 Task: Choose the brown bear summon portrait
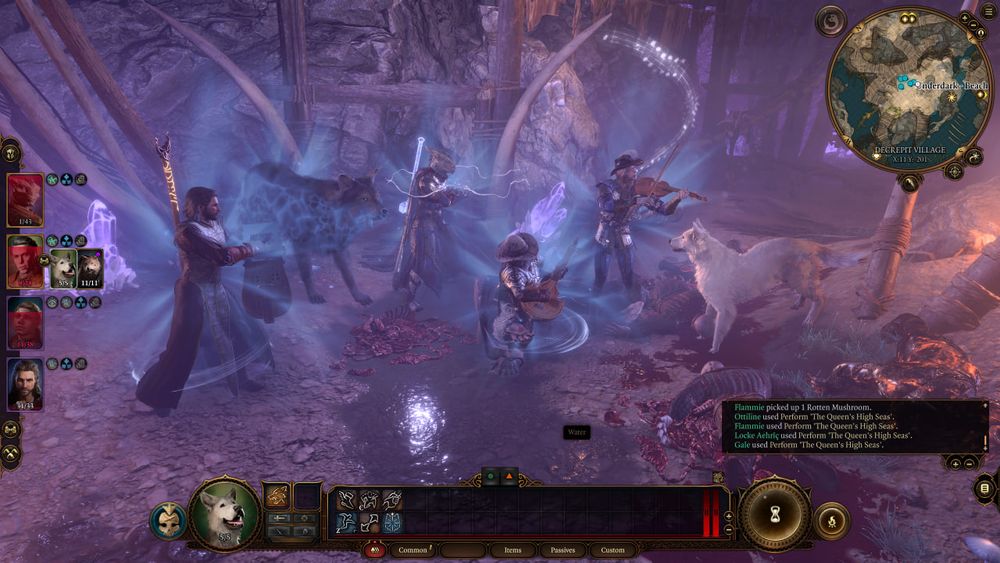tap(90, 267)
